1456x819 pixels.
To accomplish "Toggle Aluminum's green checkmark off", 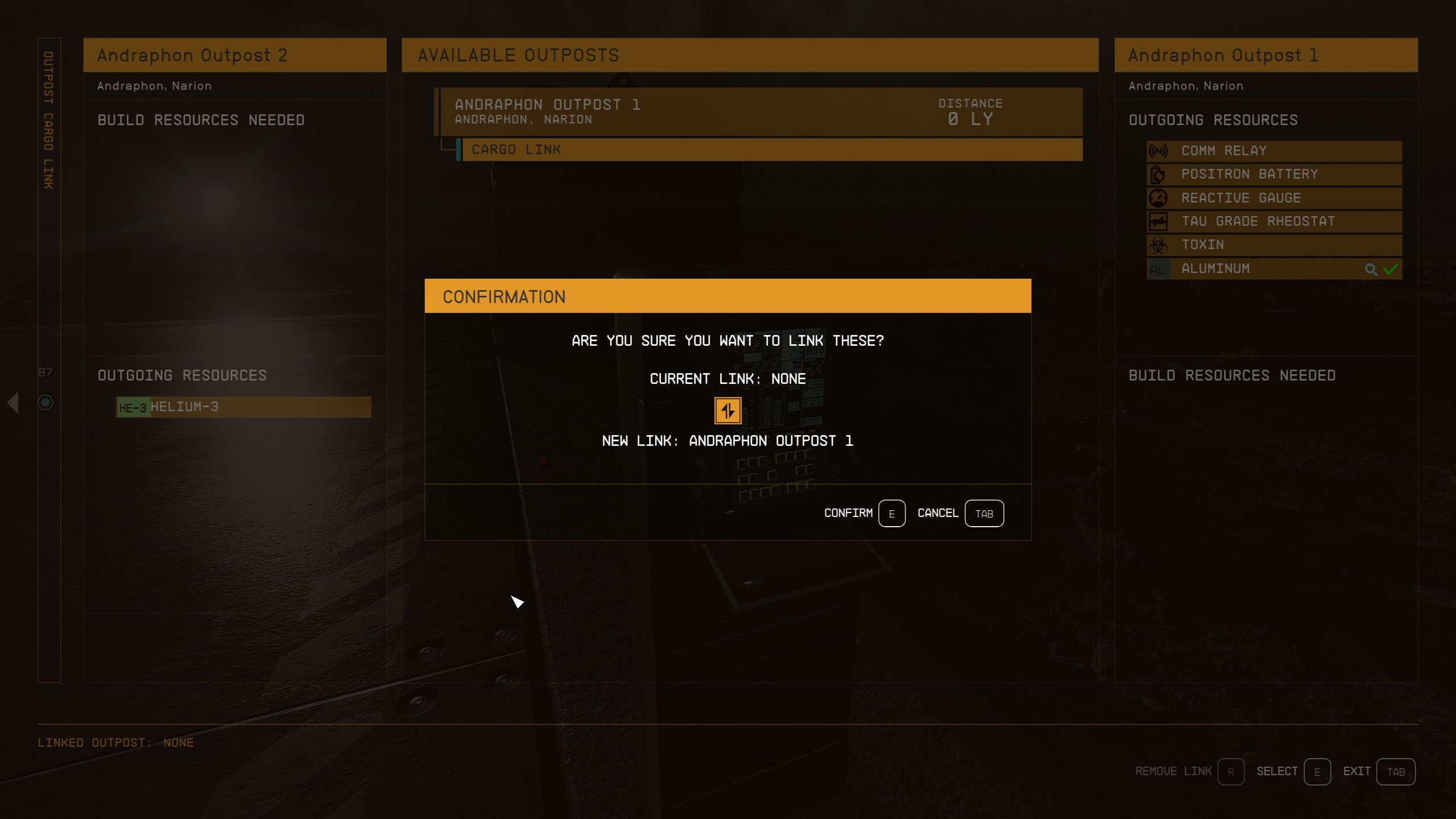I will 1390,268.
